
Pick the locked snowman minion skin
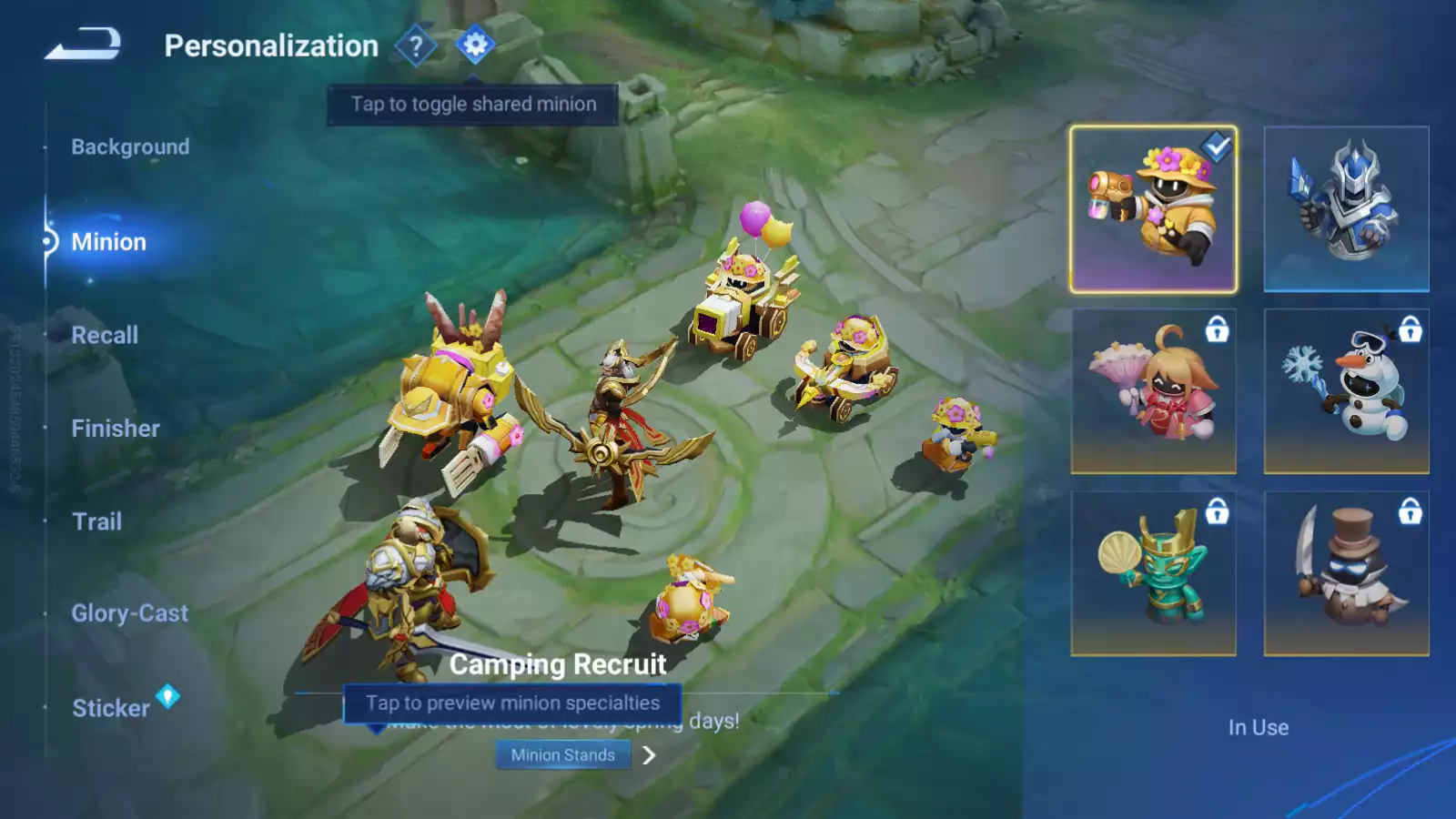1346,391
